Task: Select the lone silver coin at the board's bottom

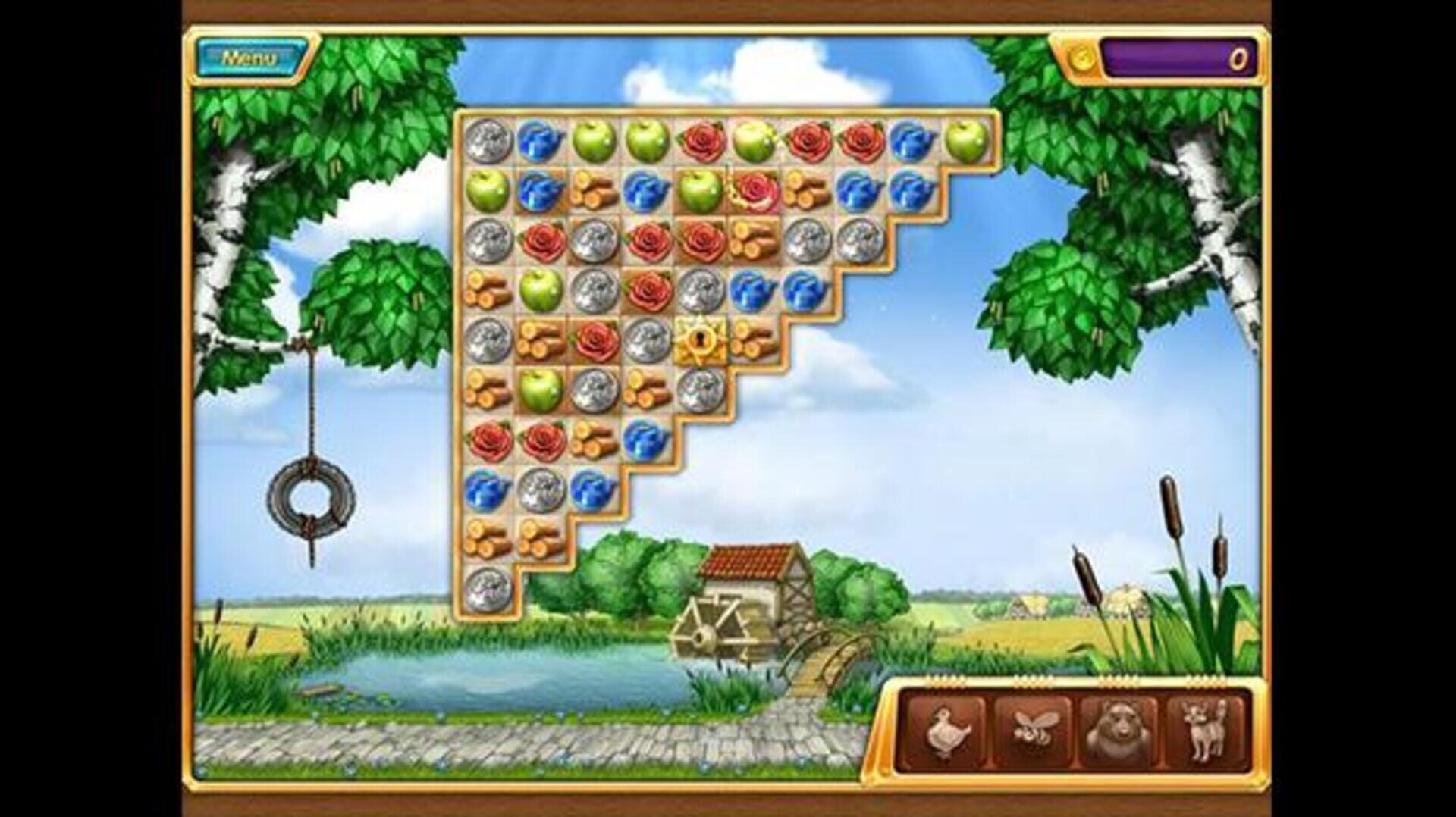Action: point(489,587)
